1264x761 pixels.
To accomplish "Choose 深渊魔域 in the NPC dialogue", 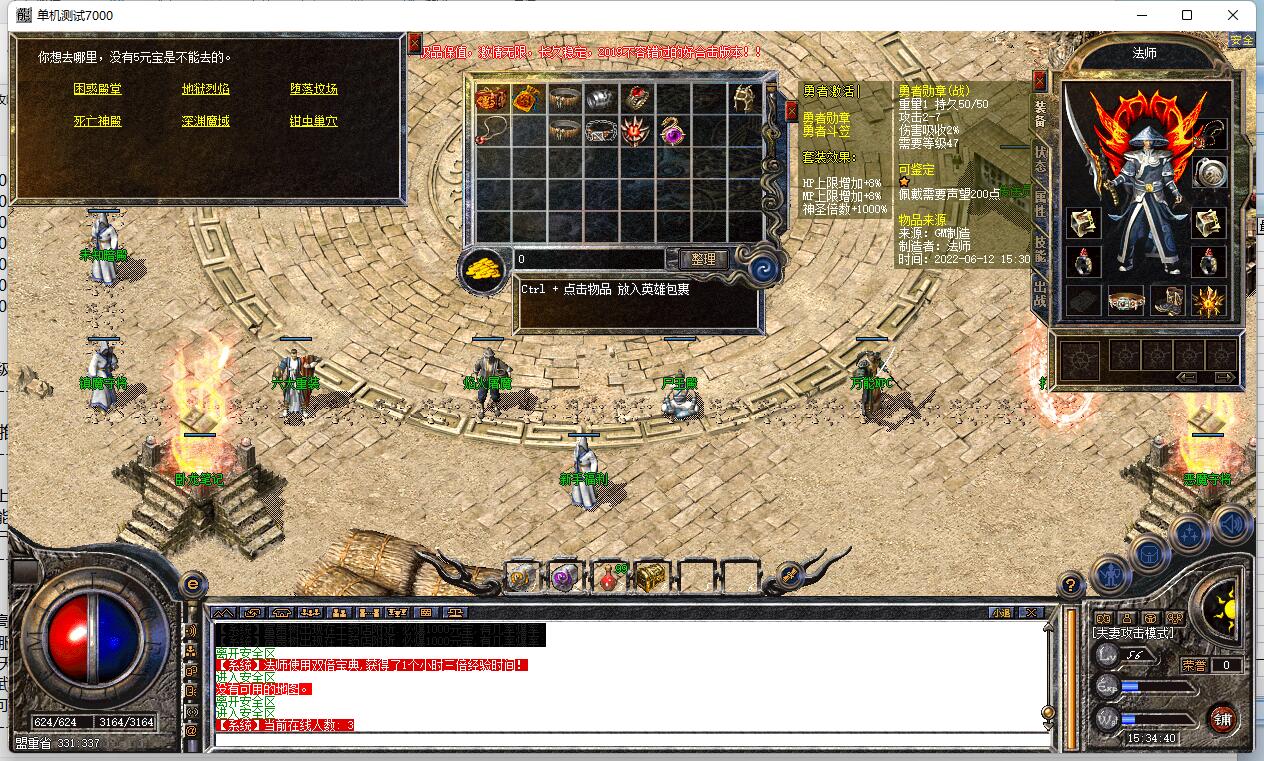I will click(205, 121).
